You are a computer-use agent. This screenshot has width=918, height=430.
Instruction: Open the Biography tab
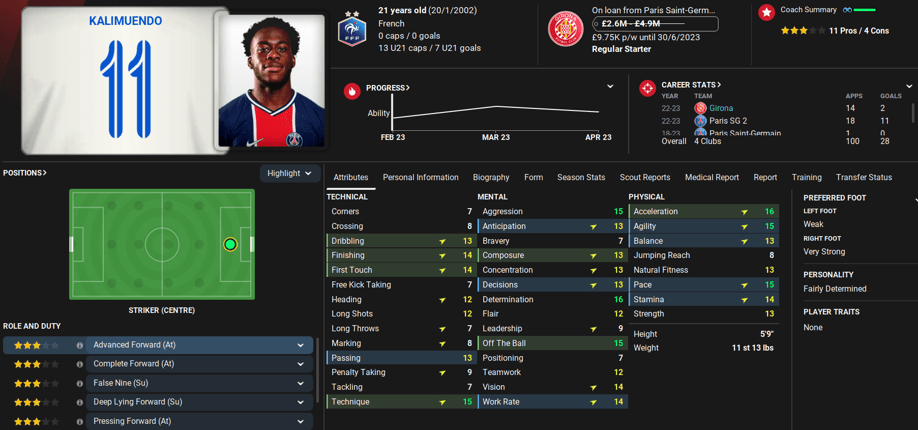pyautogui.click(x=491, y=177)
